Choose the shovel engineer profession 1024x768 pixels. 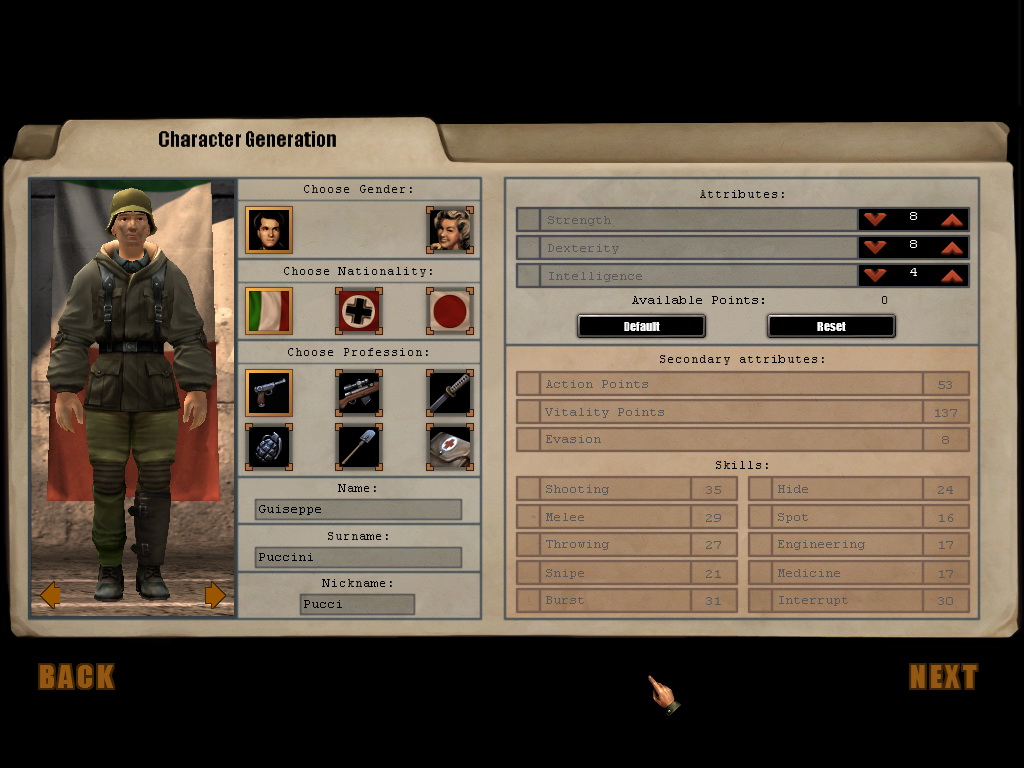point(359,447)
